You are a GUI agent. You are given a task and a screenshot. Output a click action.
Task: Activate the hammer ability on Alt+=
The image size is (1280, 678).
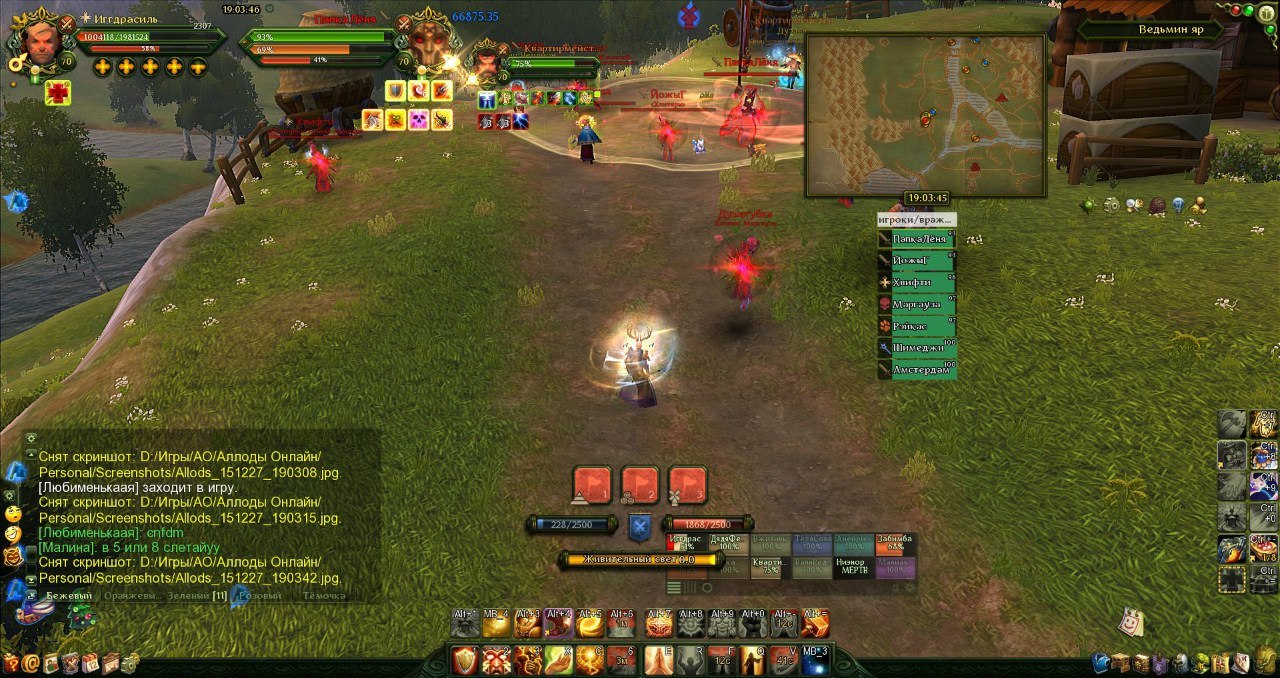(815, 624)
